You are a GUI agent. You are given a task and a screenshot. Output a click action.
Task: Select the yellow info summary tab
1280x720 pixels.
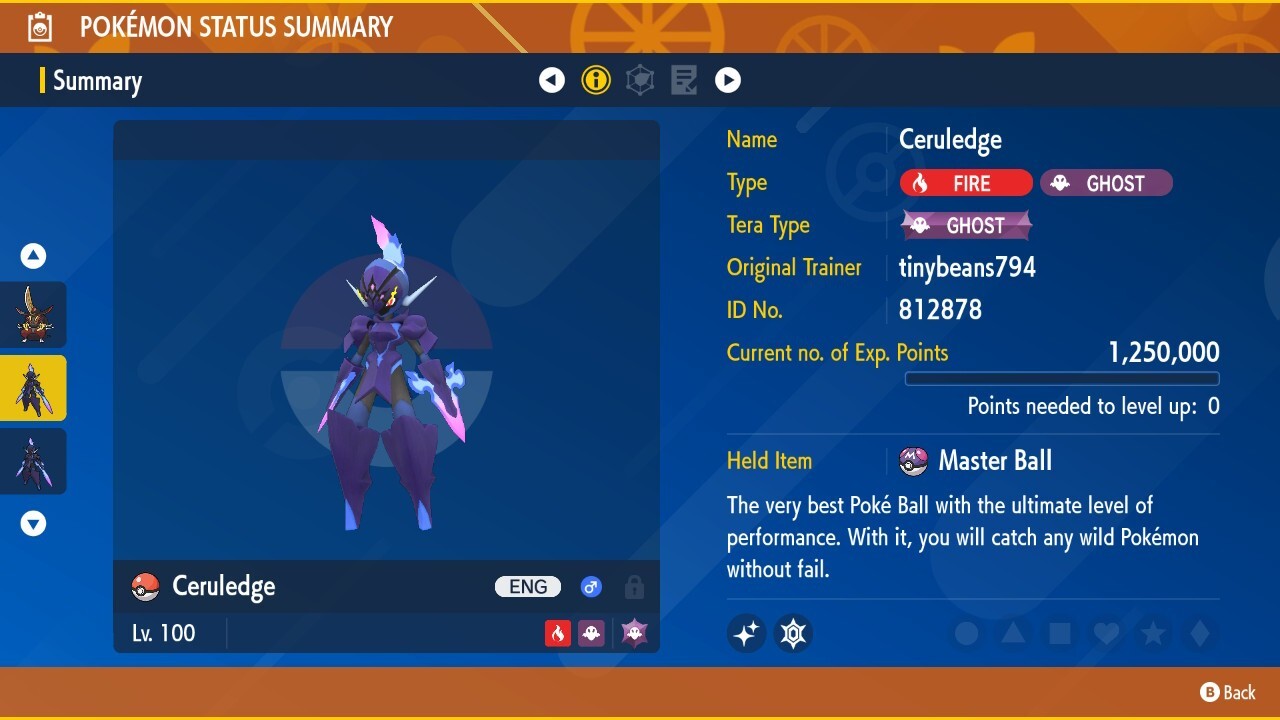[x=596, y=81]
